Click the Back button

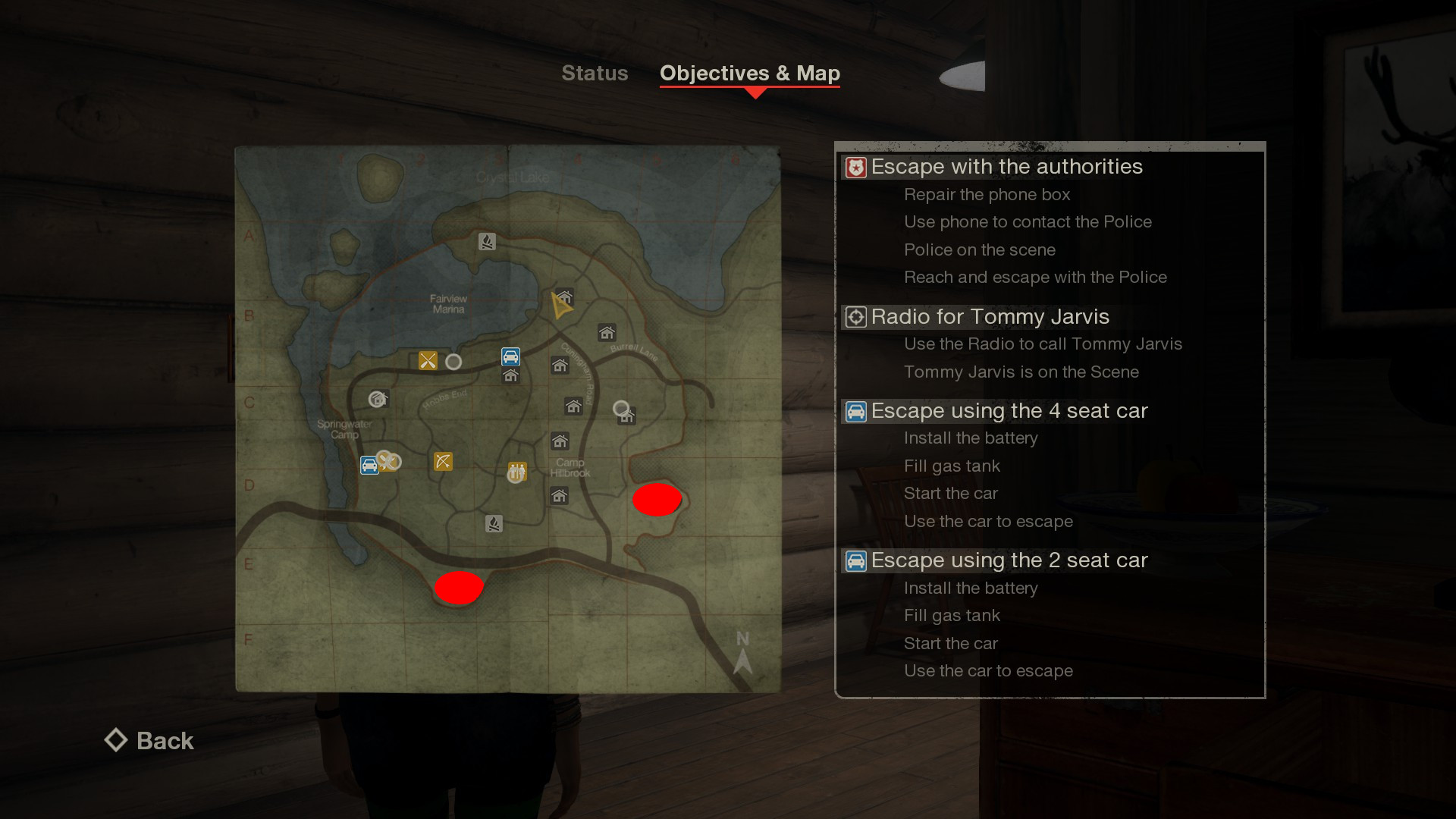[164, 741]
